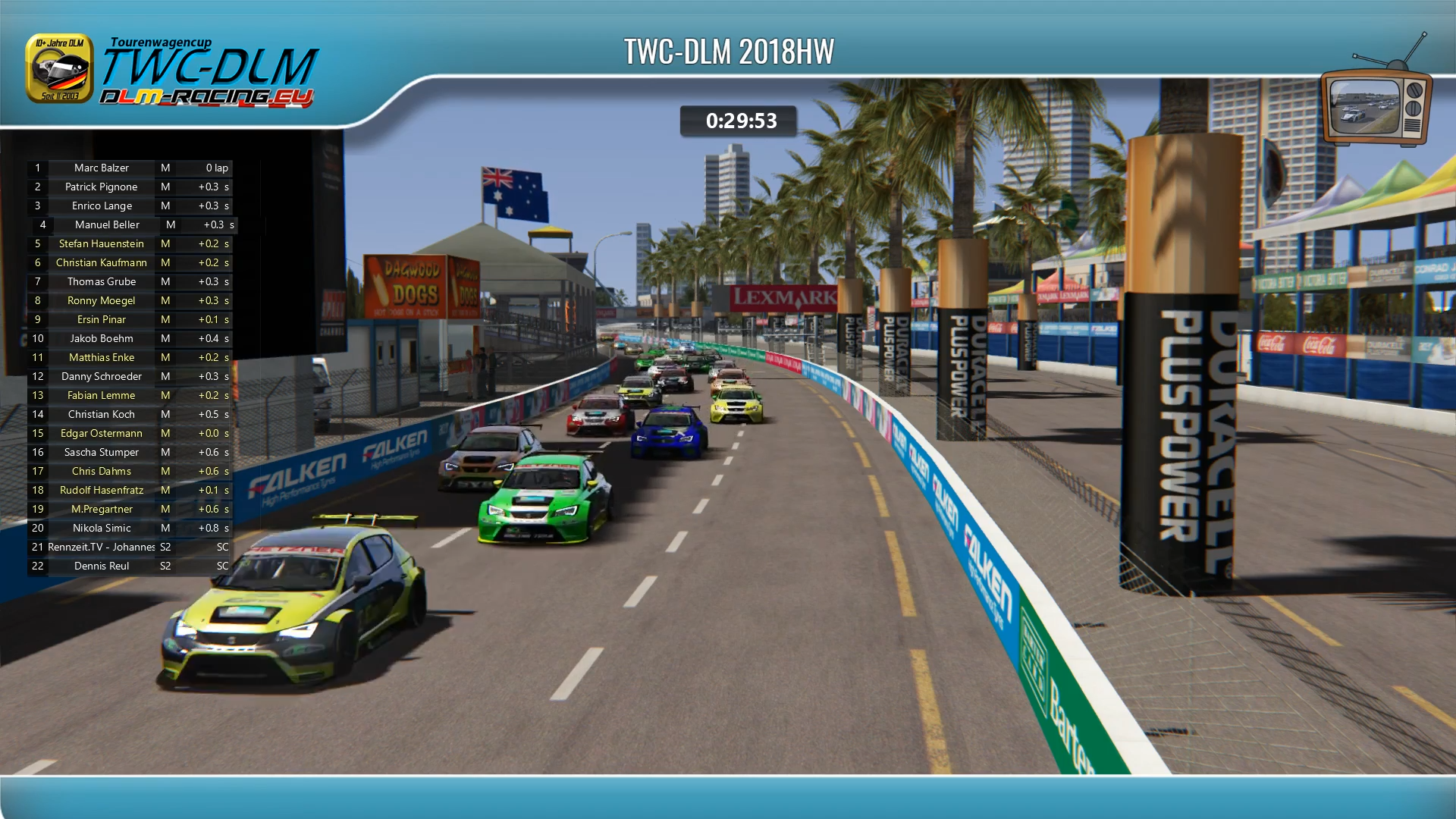Select Nikola Simic in the standings
Screen dimensions: 1456x819
tap(102, 528)
